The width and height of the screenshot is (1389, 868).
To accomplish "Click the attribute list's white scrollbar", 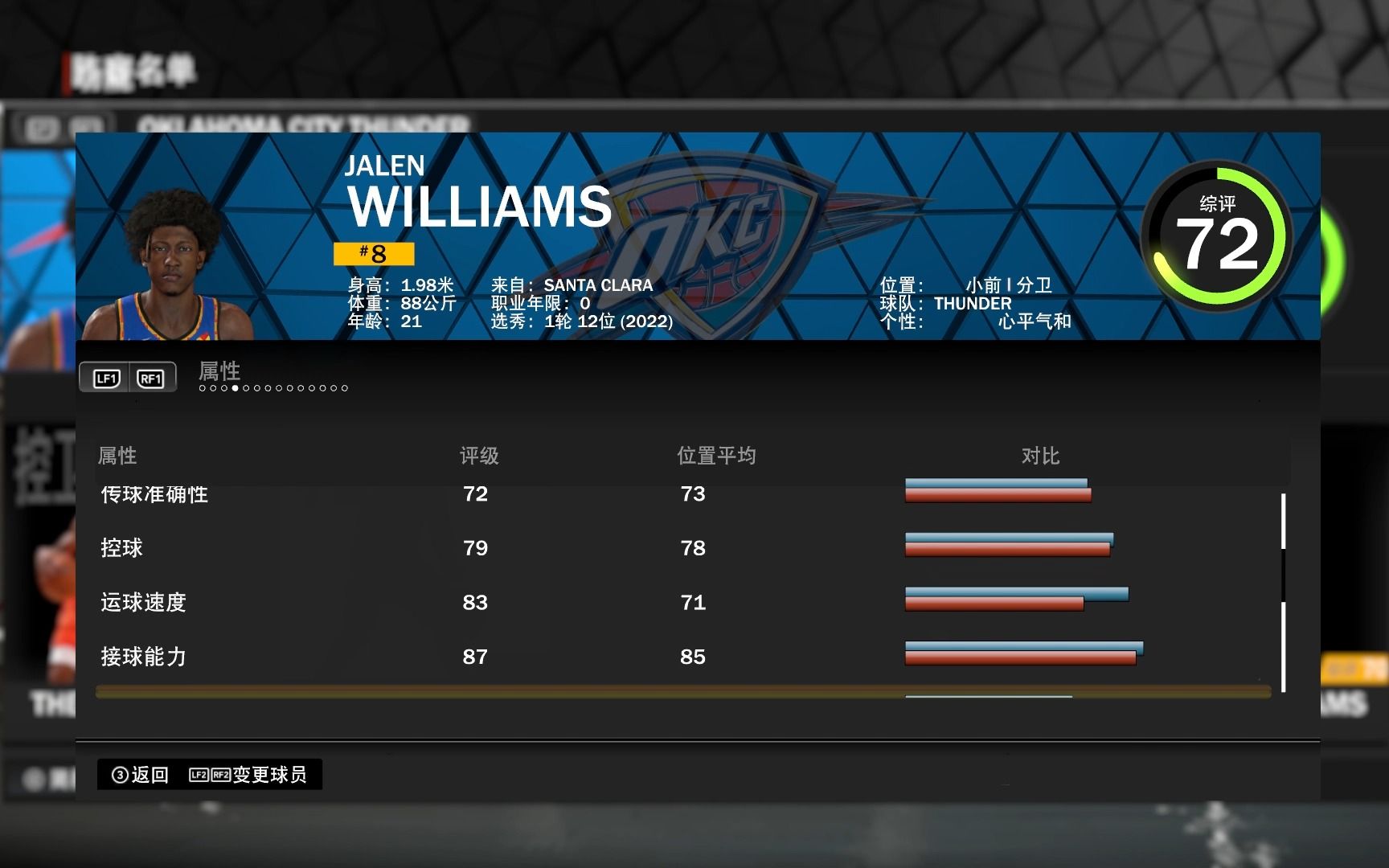I will [x=1283, y=592].
